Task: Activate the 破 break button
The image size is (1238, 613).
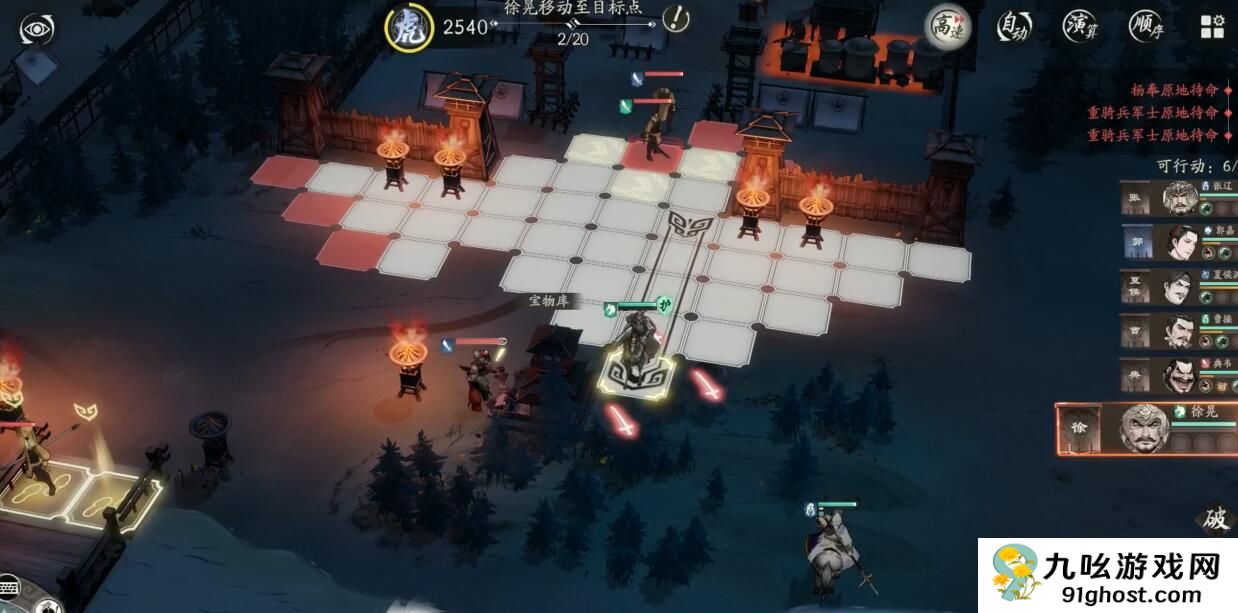Action: coord(1215,518)
